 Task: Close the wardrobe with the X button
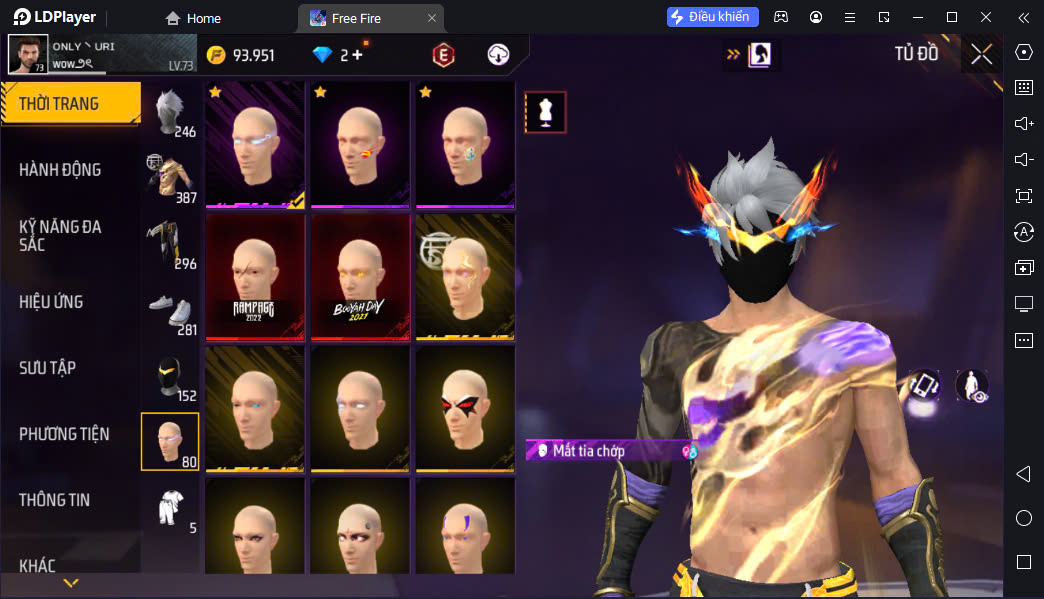981,54
